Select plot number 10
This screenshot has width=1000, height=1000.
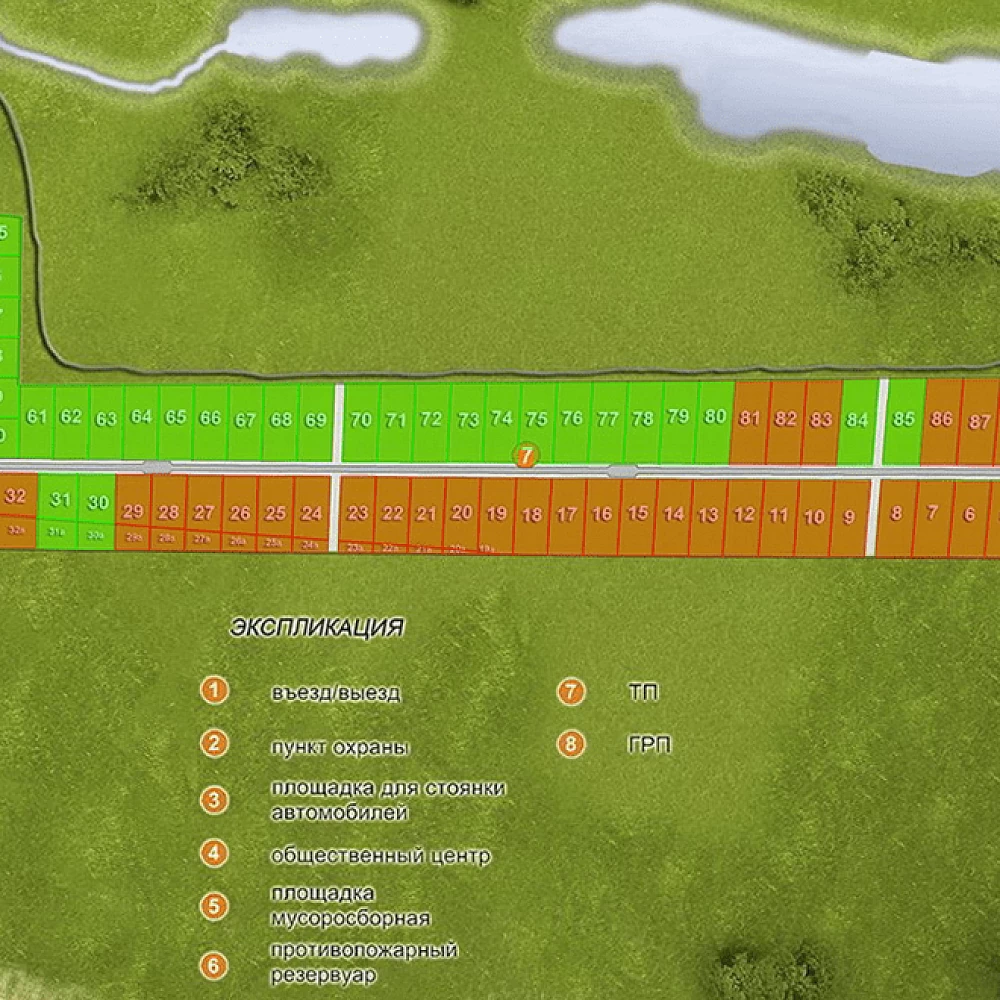pyautogui.click(x=815, y=516)
